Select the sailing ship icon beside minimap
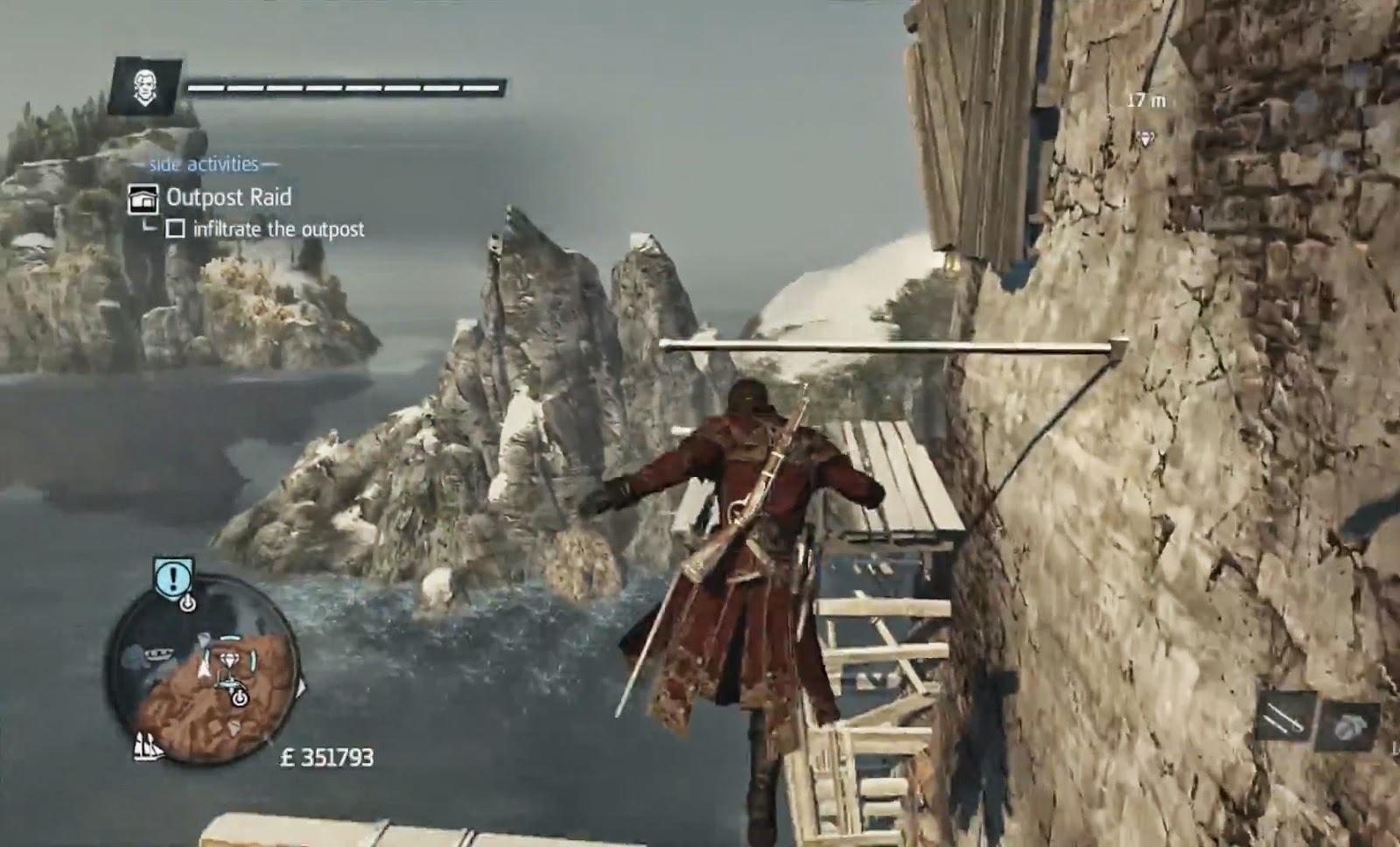 148,746
